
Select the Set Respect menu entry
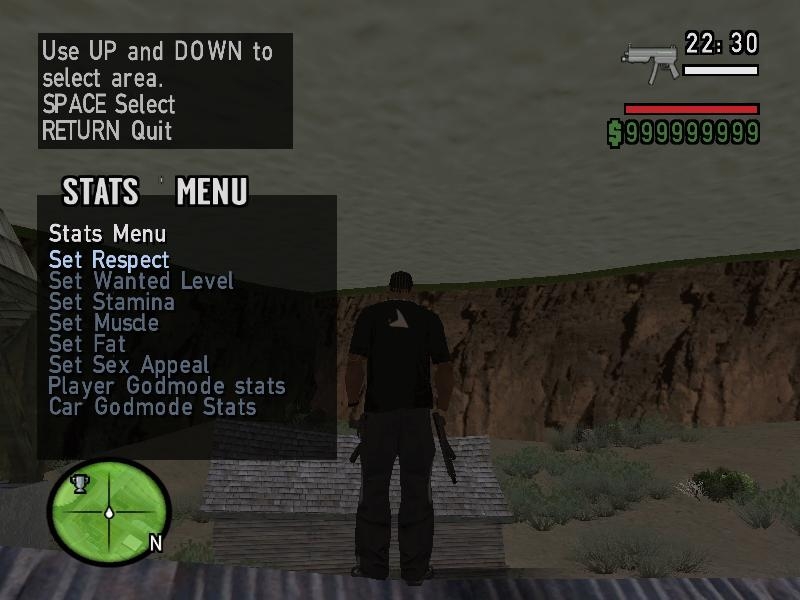109,260
